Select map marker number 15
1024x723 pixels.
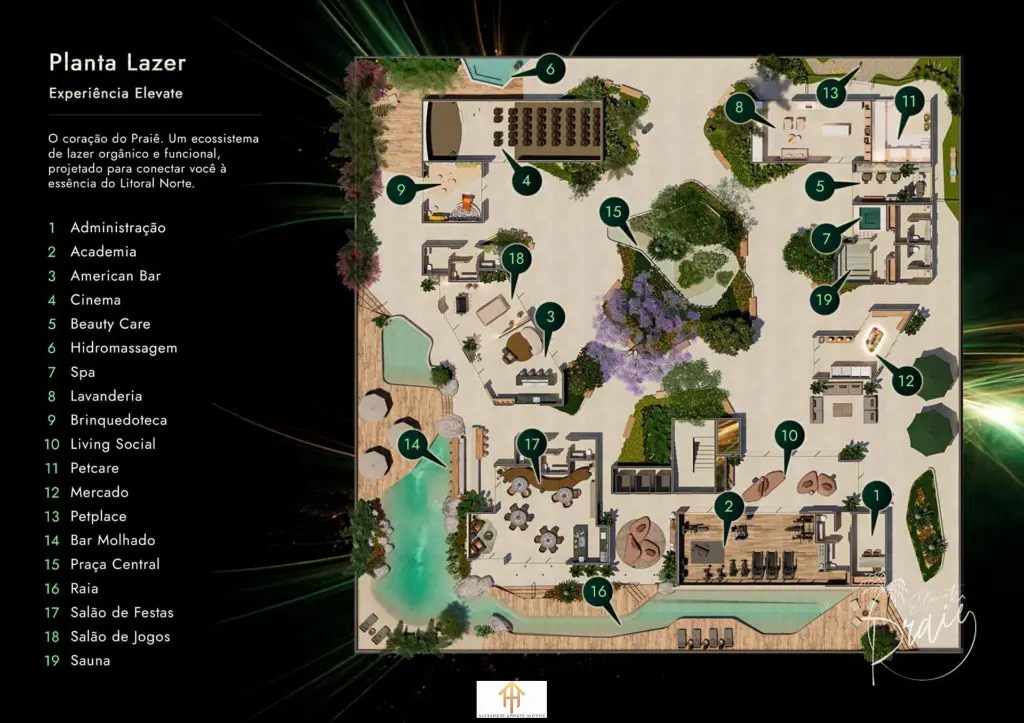(614, 212)
